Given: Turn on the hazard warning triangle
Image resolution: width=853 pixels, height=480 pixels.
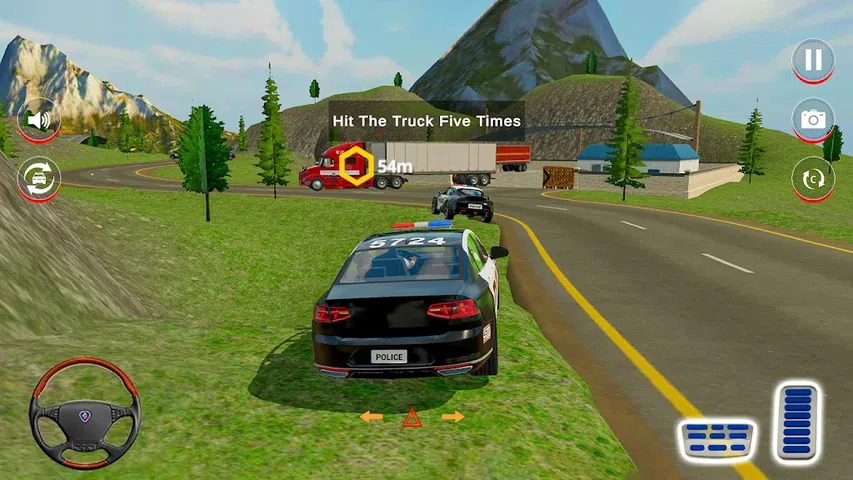Looking at the screenshot, I should tap(411, 418).
